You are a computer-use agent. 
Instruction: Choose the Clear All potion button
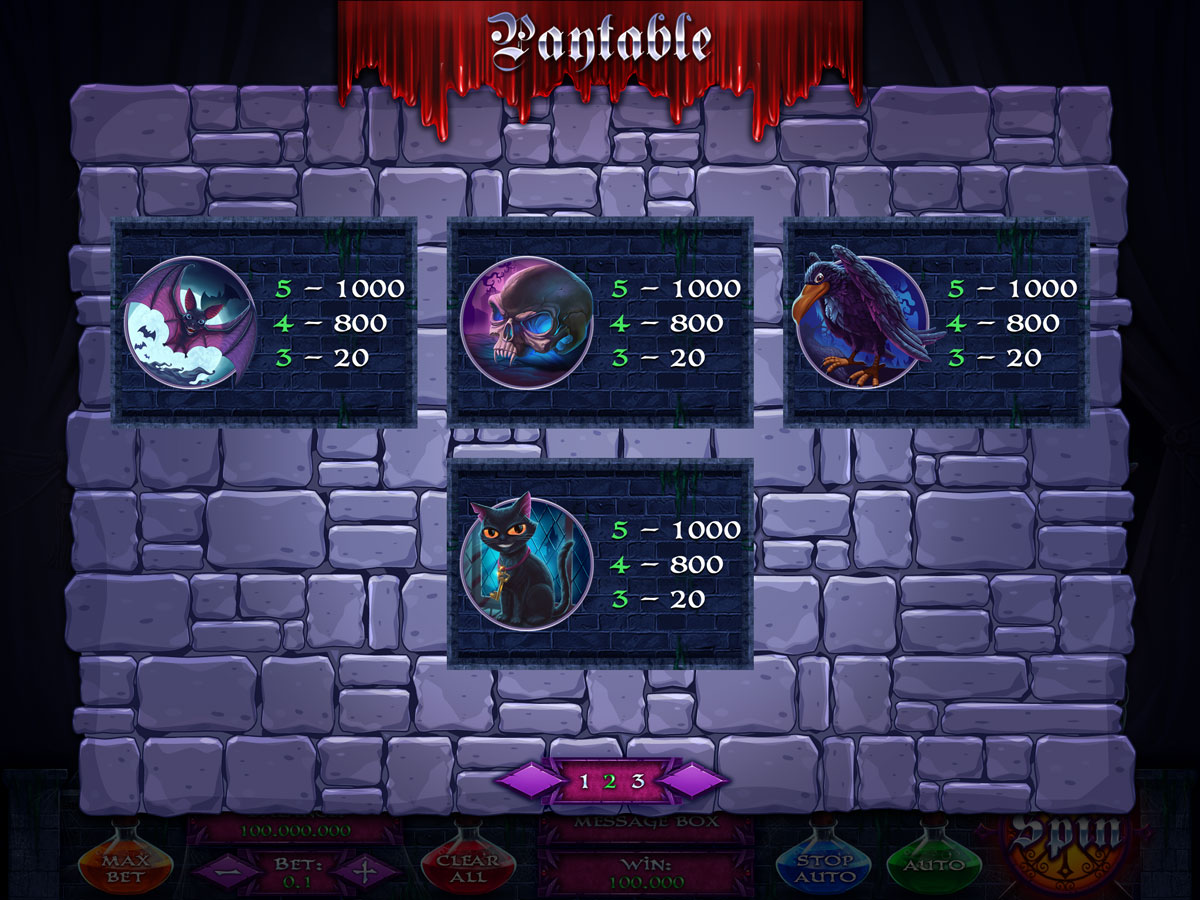point(468,866)
